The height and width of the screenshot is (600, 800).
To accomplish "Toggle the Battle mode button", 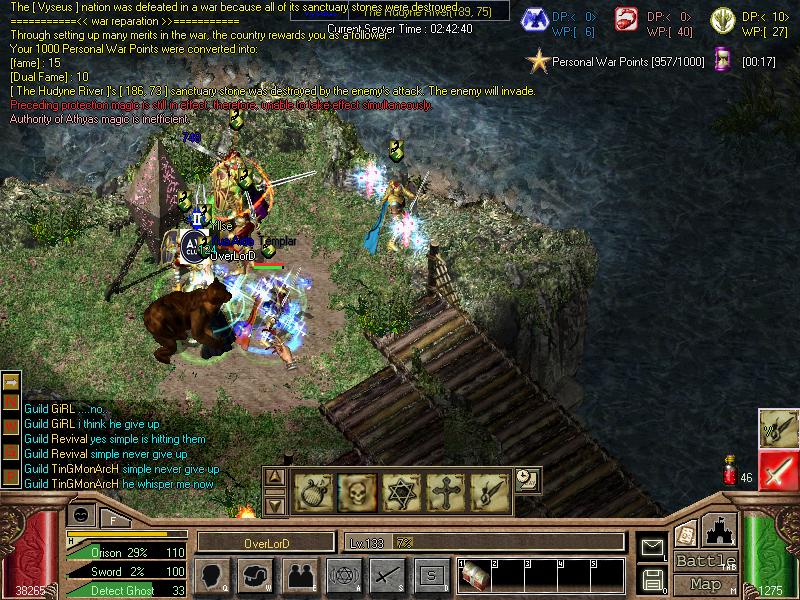I will tap(705, 561).
